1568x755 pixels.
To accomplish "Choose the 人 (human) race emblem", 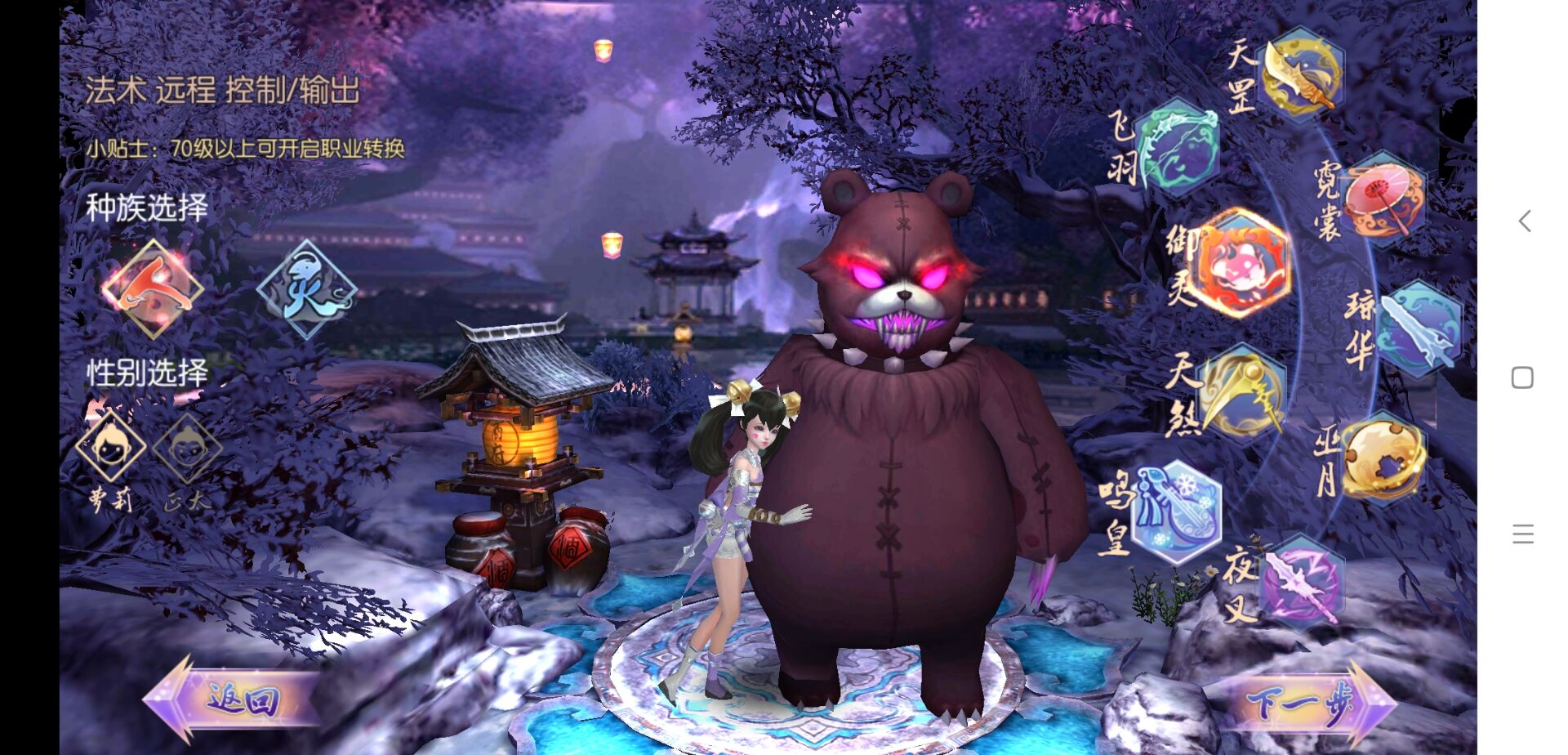I will coord(152,288).
